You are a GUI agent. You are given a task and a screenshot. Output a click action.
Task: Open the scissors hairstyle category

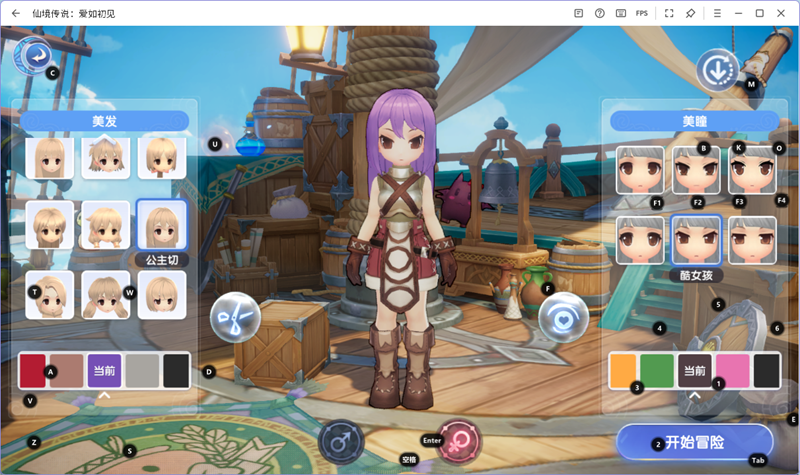[235, 320]
